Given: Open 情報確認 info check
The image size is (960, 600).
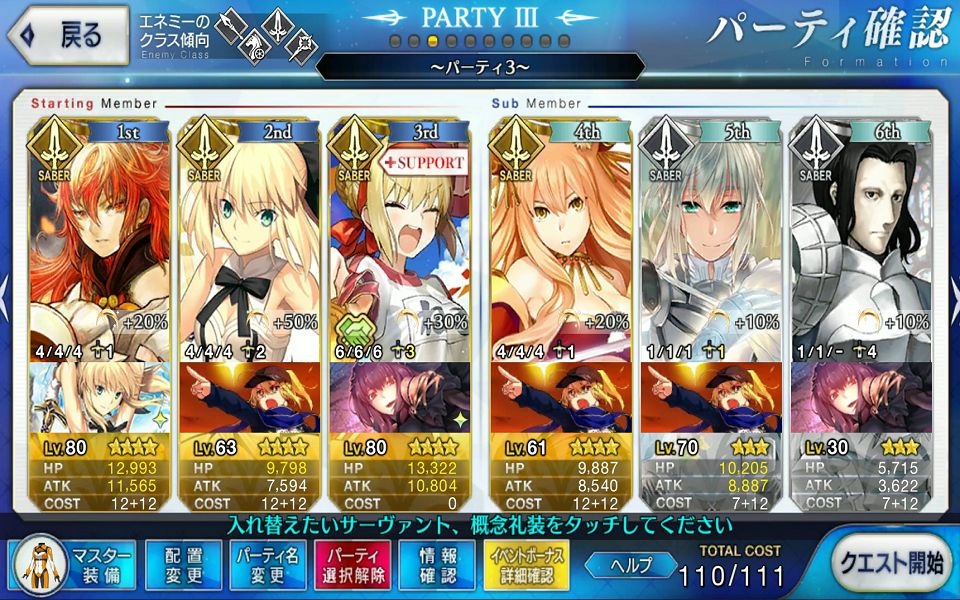Looking at the screenshot, I should coord(437,564).
